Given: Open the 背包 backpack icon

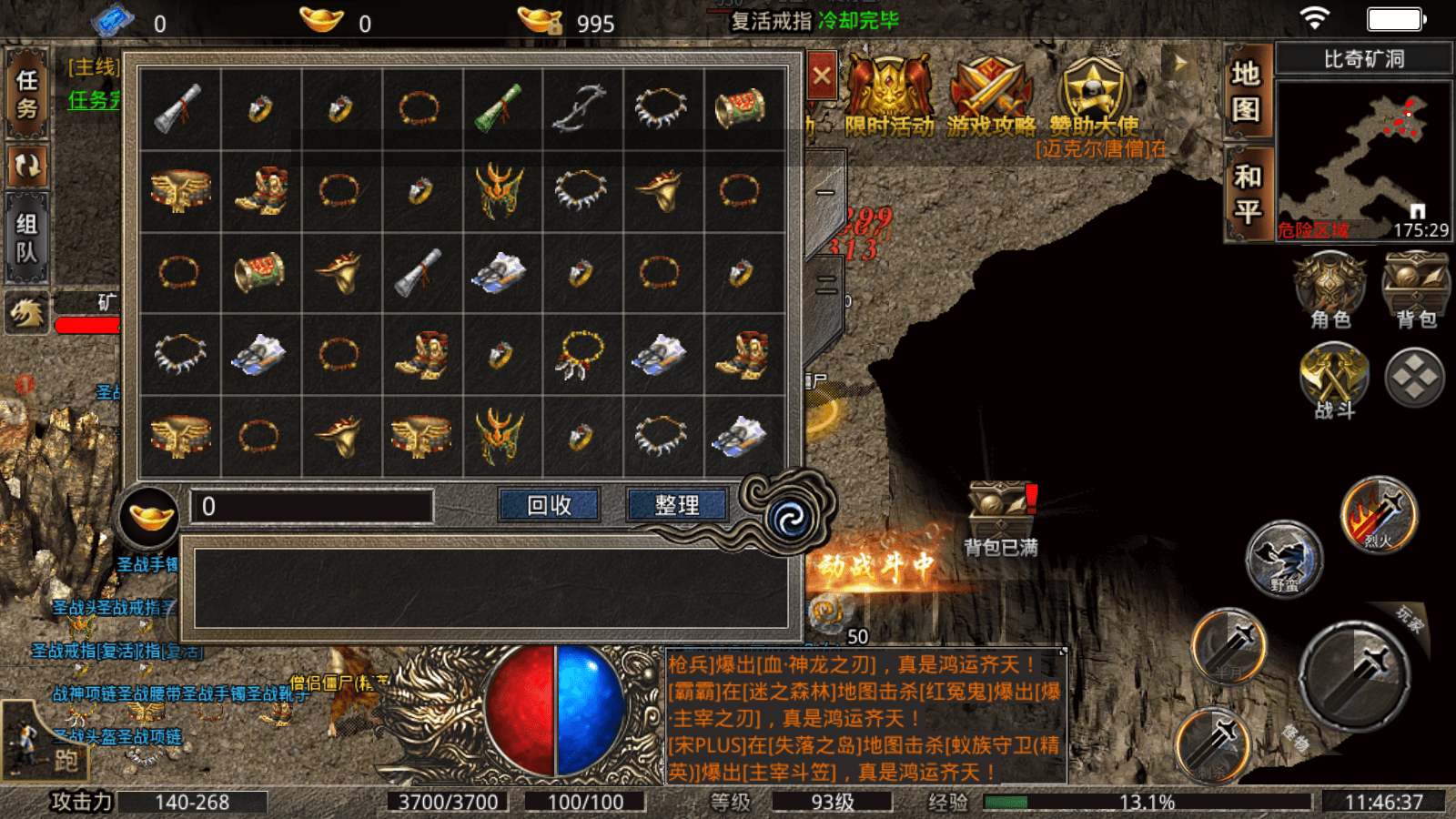Looking at the screenshot, I should [1415, 290].
